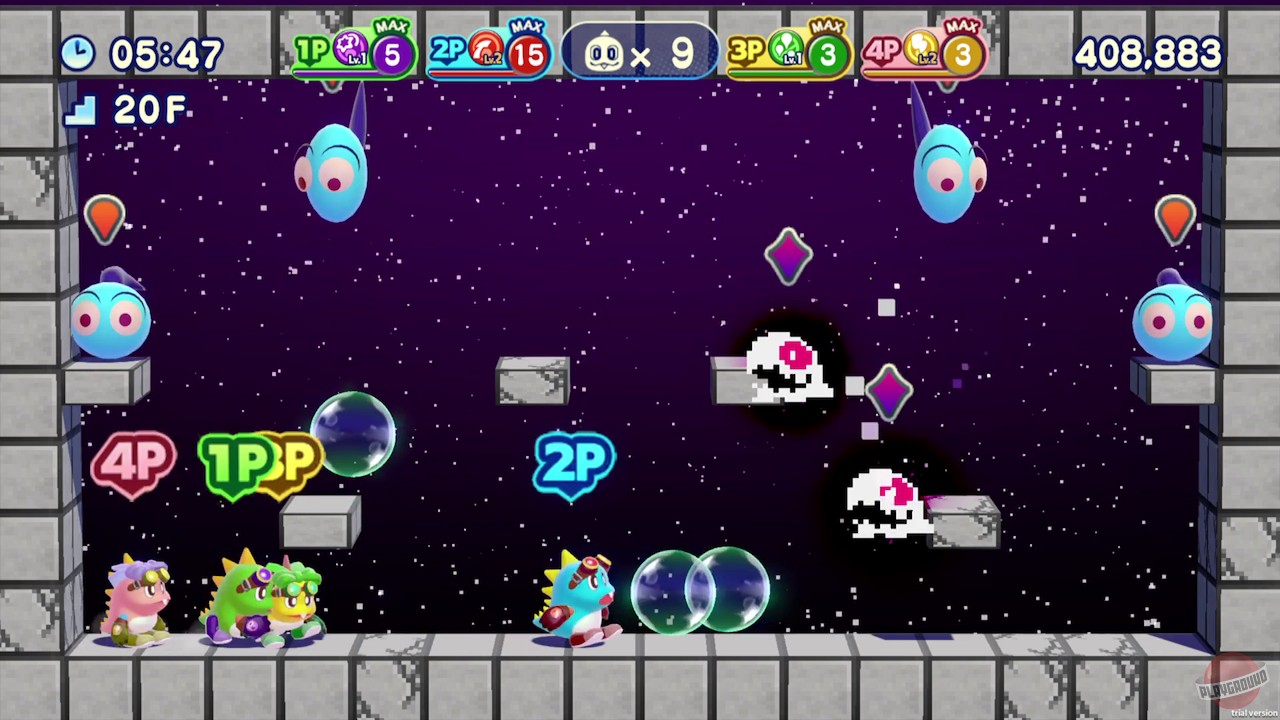Click the floor indicator stairs icon

(x=80, y=112)
